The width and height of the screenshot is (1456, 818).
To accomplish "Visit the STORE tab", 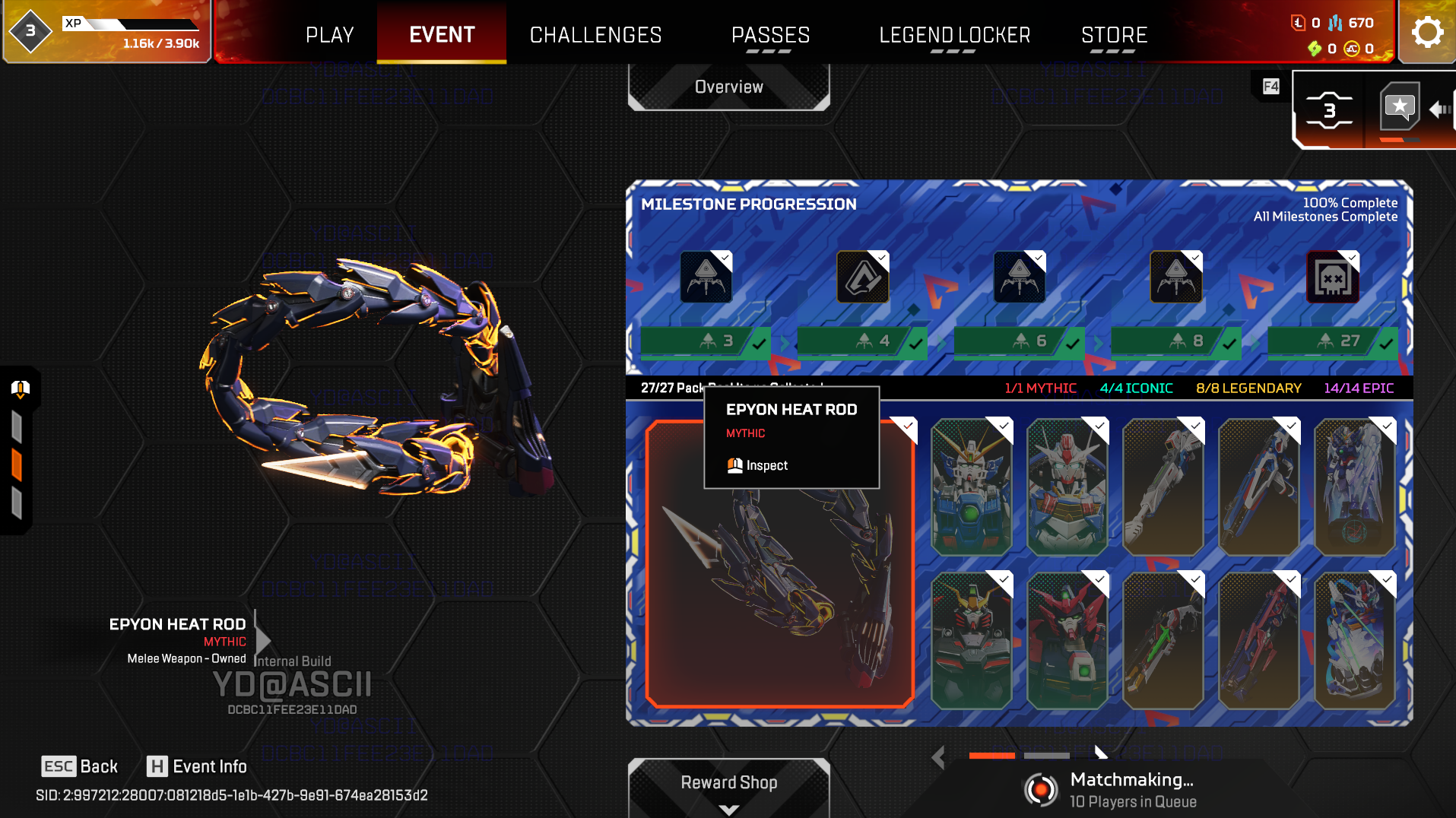I will coord(1114,35).
